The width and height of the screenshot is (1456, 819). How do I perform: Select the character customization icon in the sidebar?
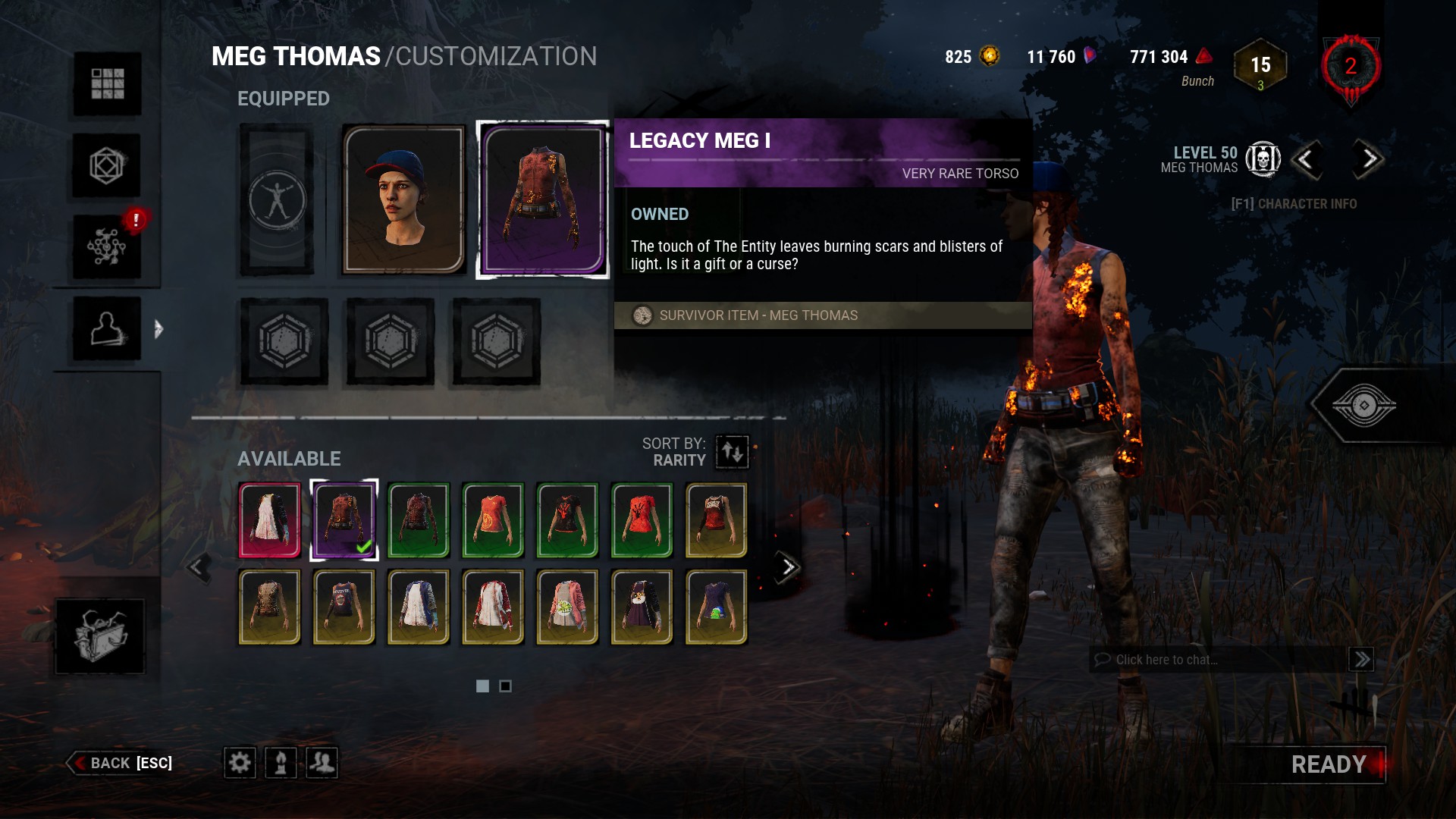[106, 329]
